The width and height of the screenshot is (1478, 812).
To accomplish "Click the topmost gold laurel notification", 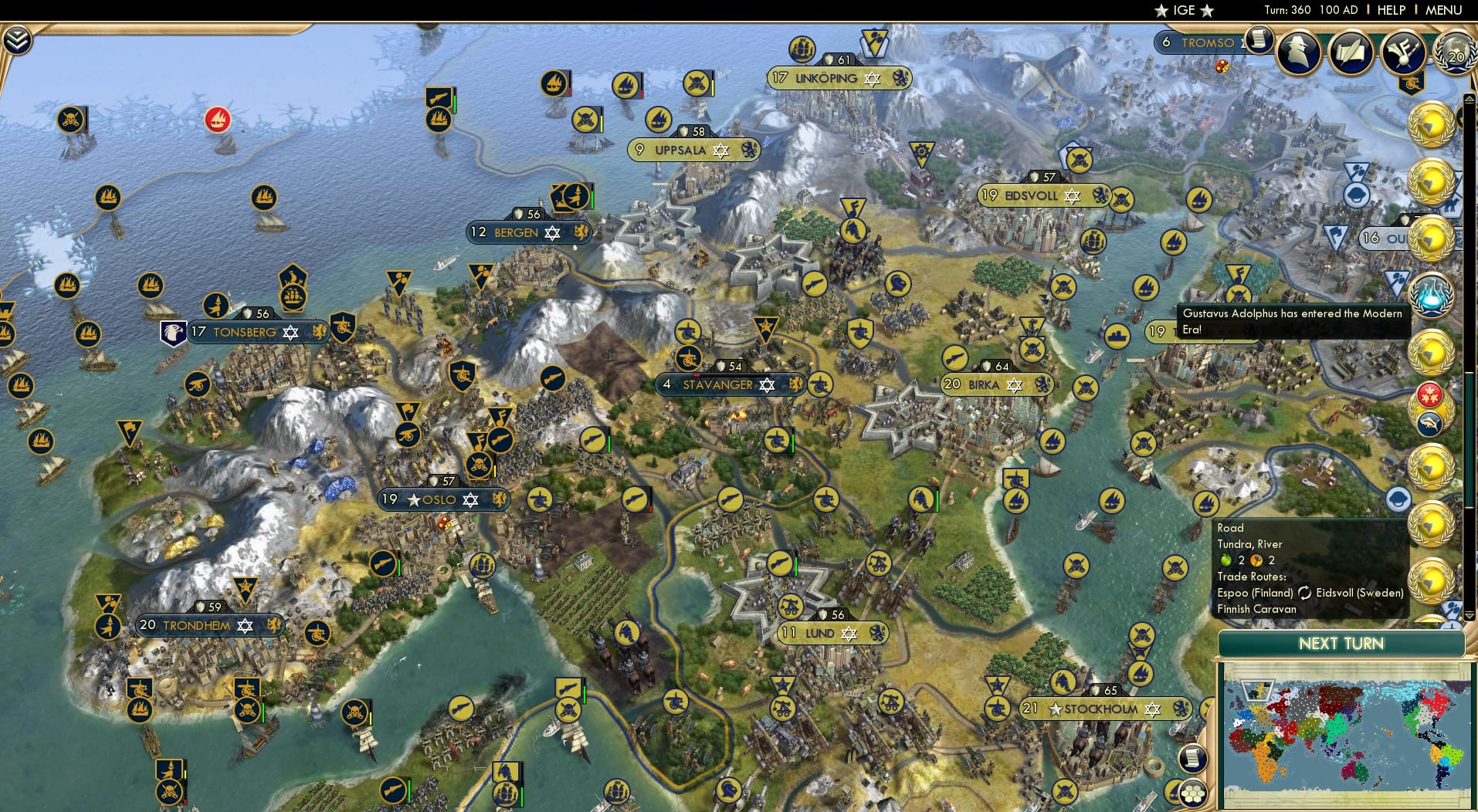I will (x=1431, y=123).
